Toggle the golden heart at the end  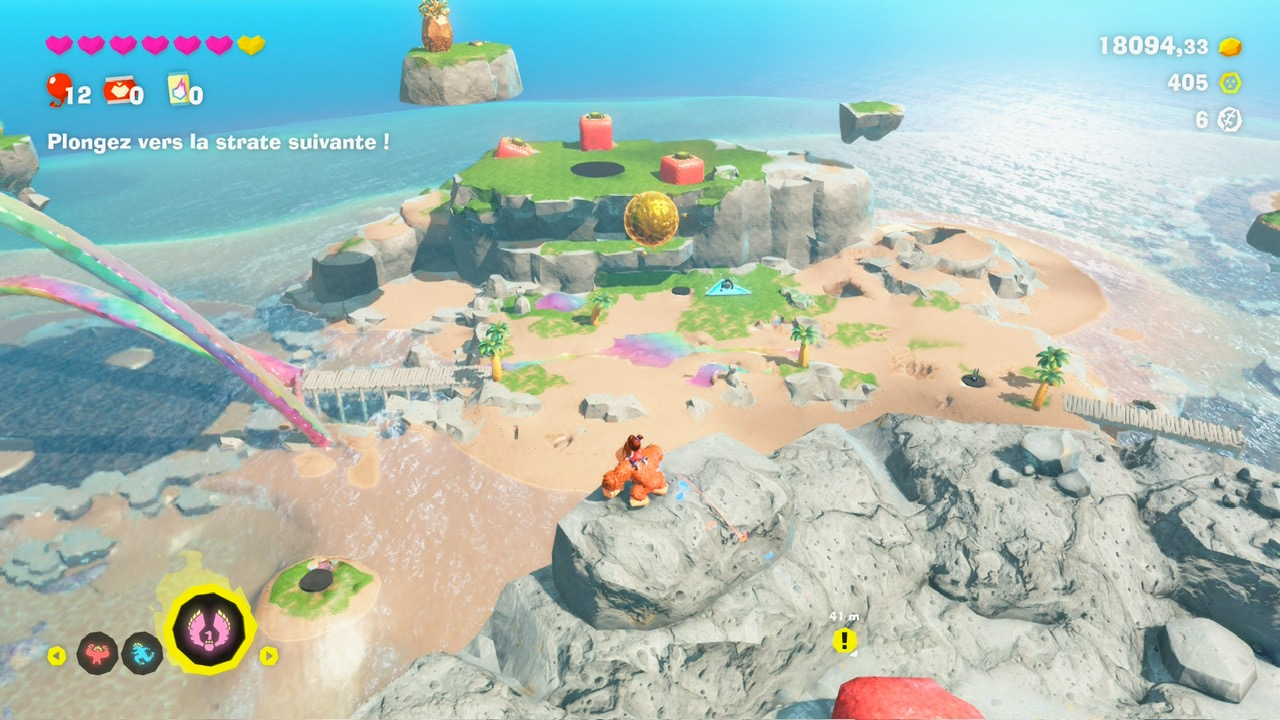(253, 44)
